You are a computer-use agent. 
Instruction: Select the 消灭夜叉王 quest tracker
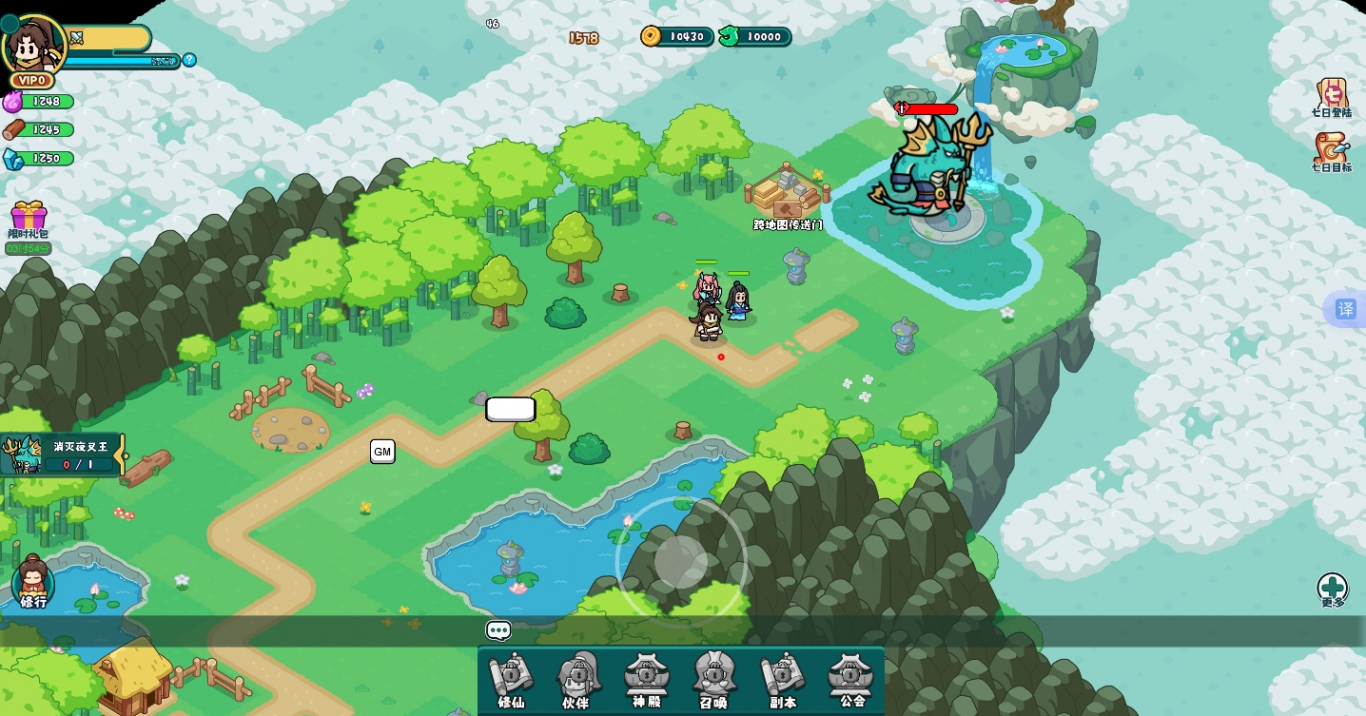[x=64, y=455]
